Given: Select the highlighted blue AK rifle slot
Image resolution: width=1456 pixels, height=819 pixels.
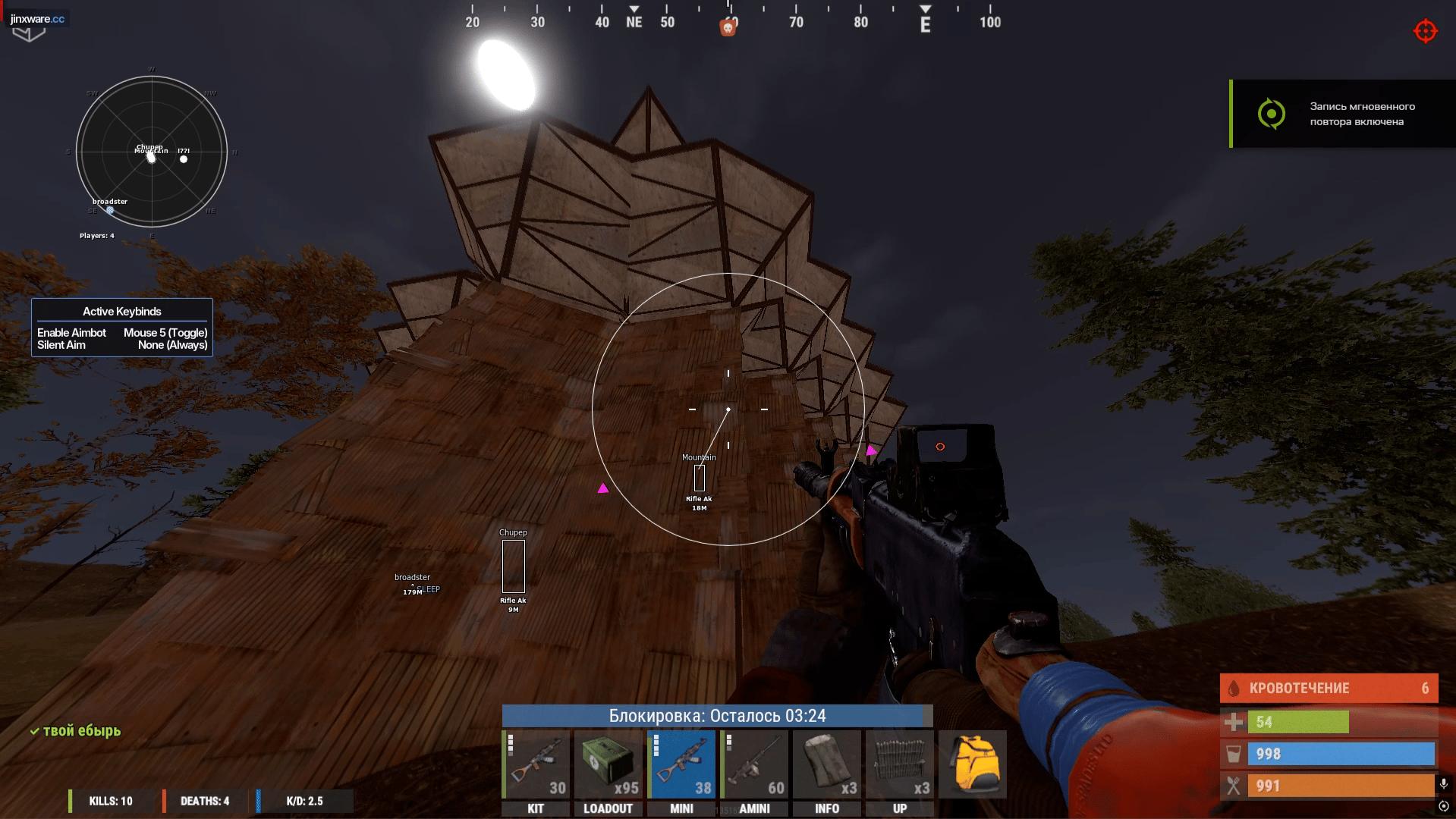Looking at the screenshot, I should pos(681,764).
